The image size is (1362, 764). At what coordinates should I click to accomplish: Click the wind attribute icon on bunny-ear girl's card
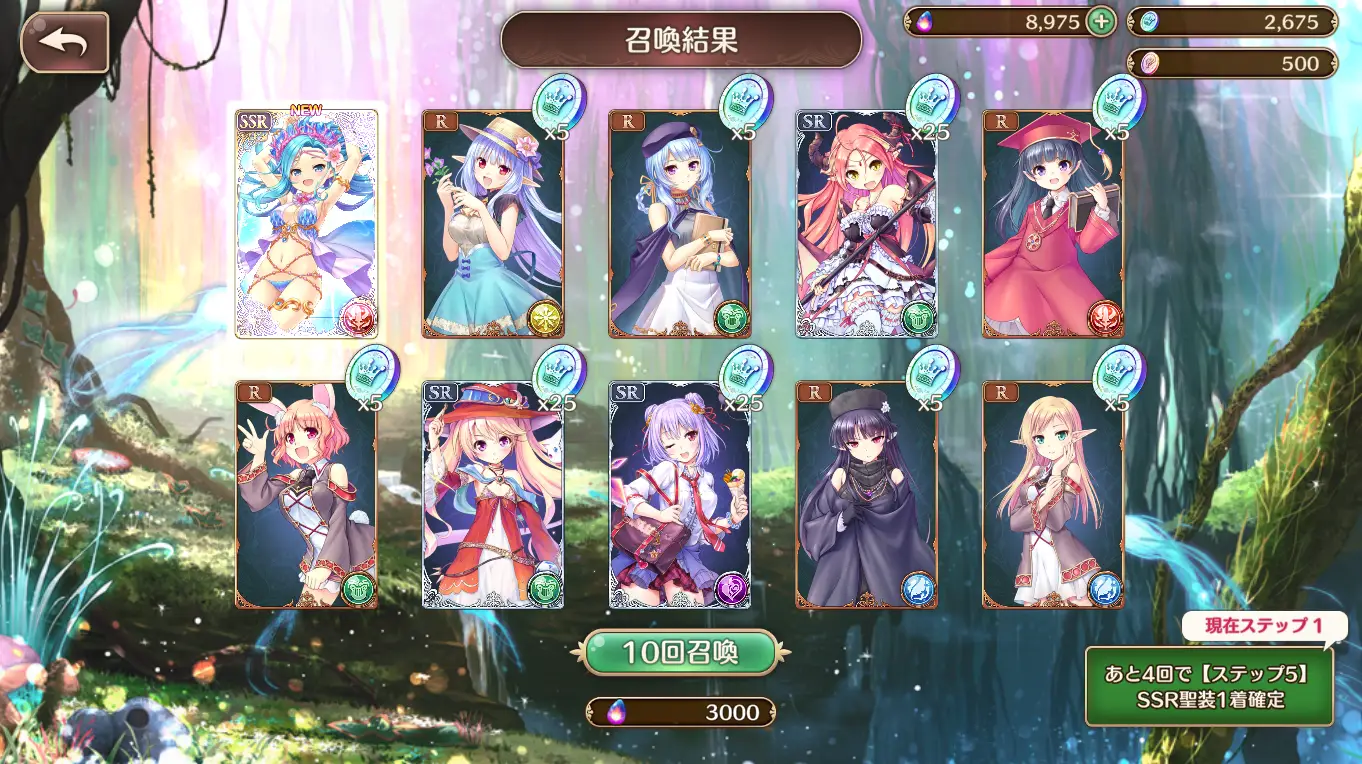(x=358, y=590)
